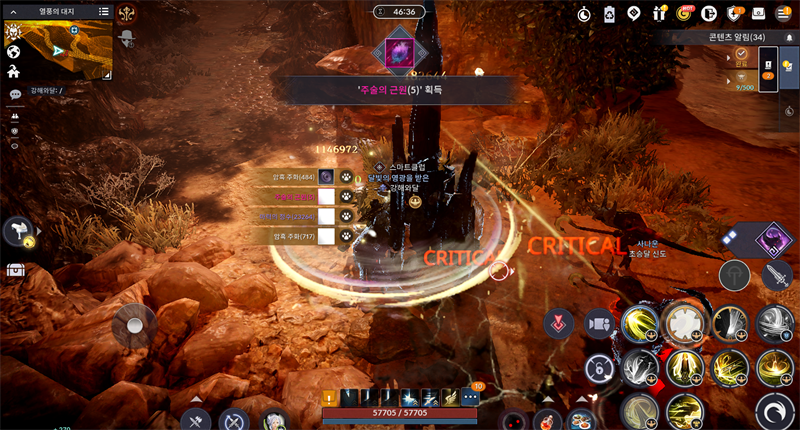Open the shield icon with notification badge
The width and height of the screenshot is (800, 430).
(735, 13)
